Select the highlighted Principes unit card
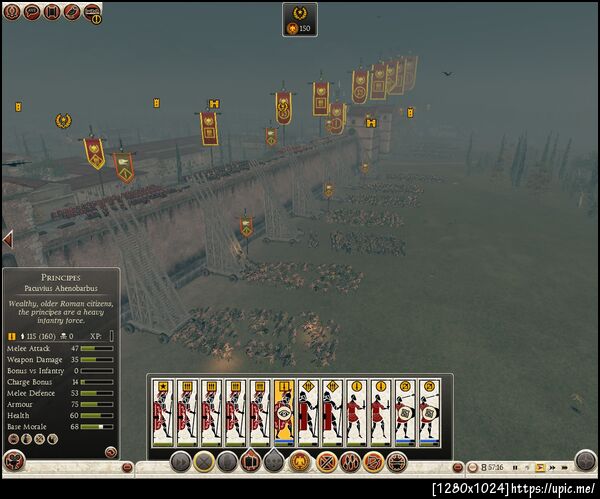Screen dimensions: 600x499 point(284,411)
